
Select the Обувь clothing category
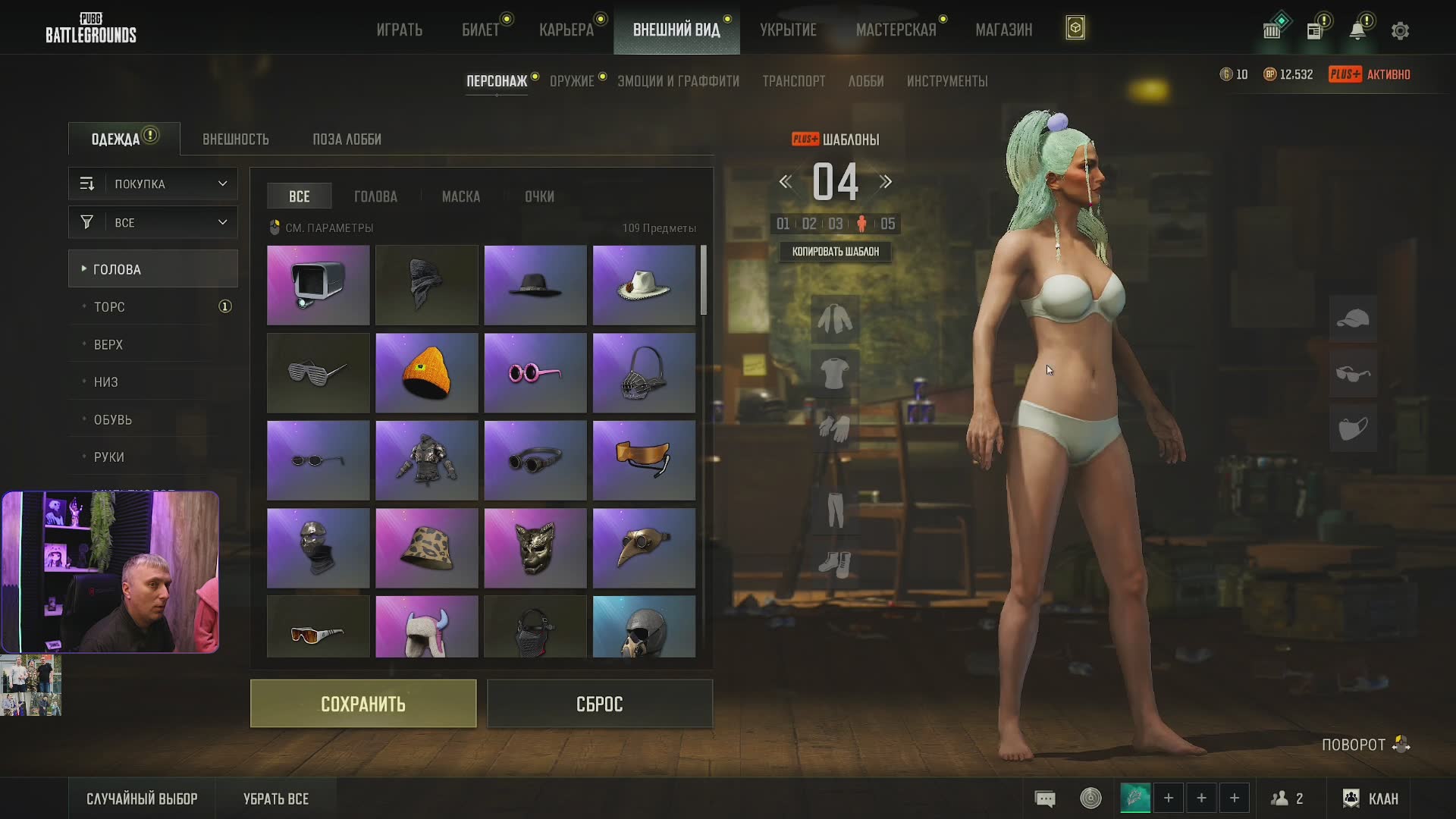[x=113, y=419]
